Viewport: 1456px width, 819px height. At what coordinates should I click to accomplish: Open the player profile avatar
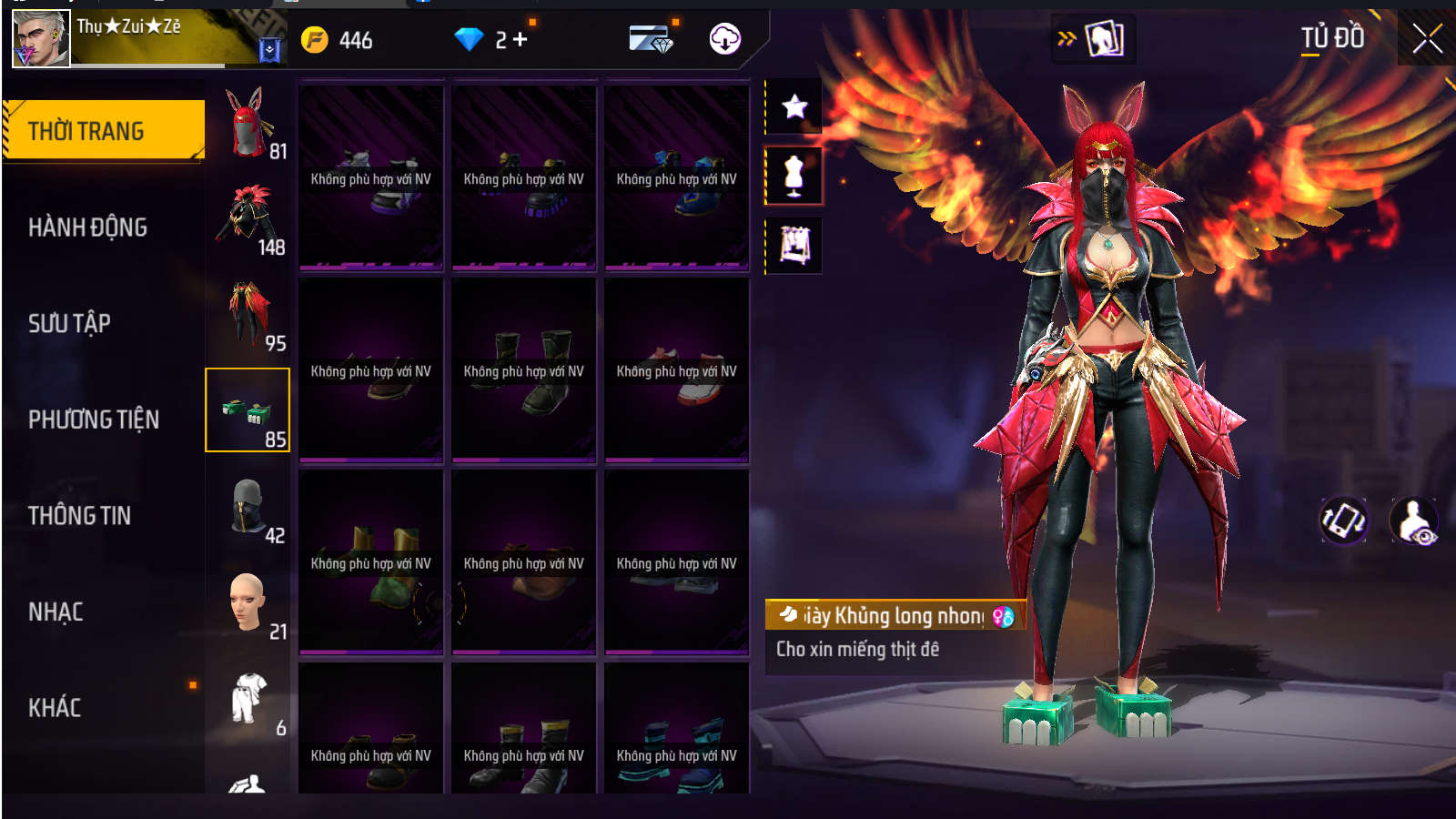tap(41, 39)
